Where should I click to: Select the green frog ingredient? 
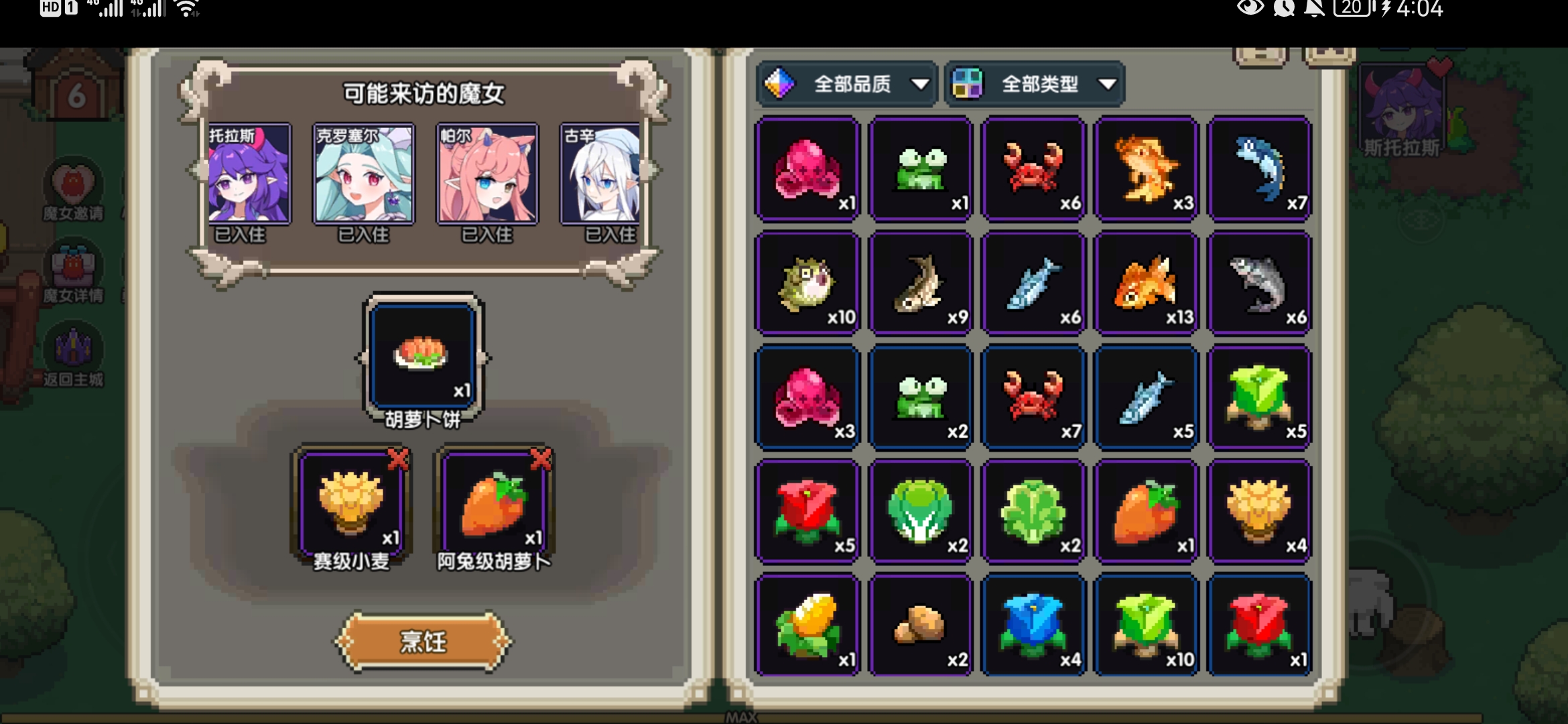point(921,168)
